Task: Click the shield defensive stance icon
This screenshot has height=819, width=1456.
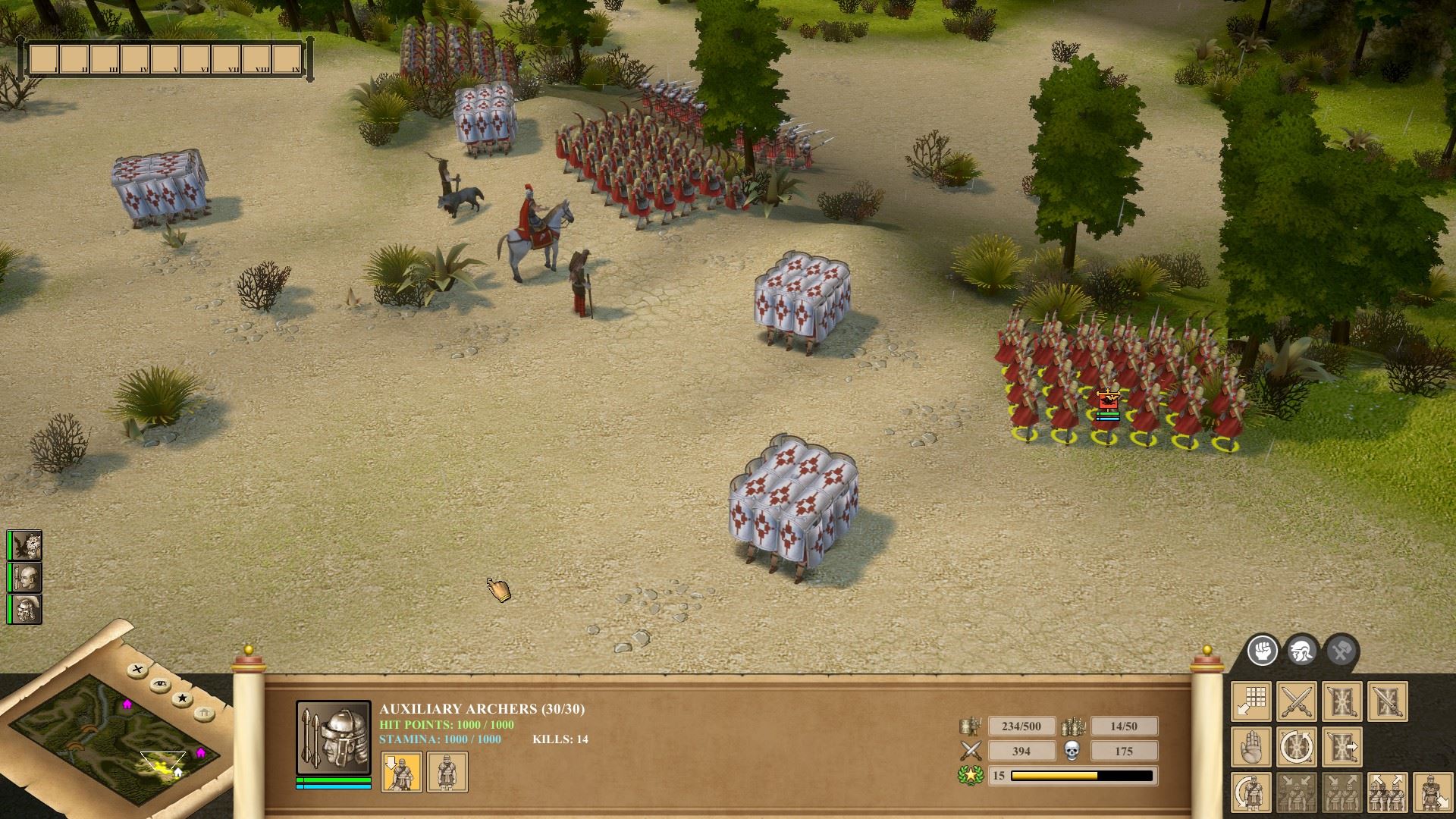Action: pos(1342,701)
